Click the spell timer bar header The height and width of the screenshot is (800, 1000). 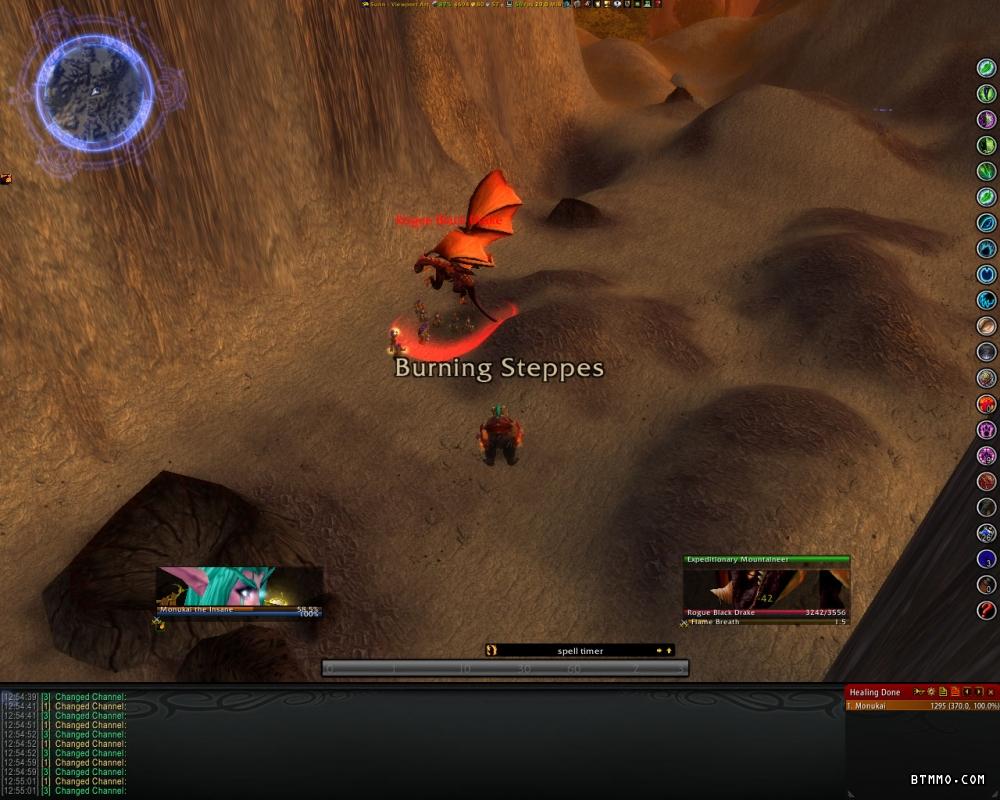tap(580, 651)
